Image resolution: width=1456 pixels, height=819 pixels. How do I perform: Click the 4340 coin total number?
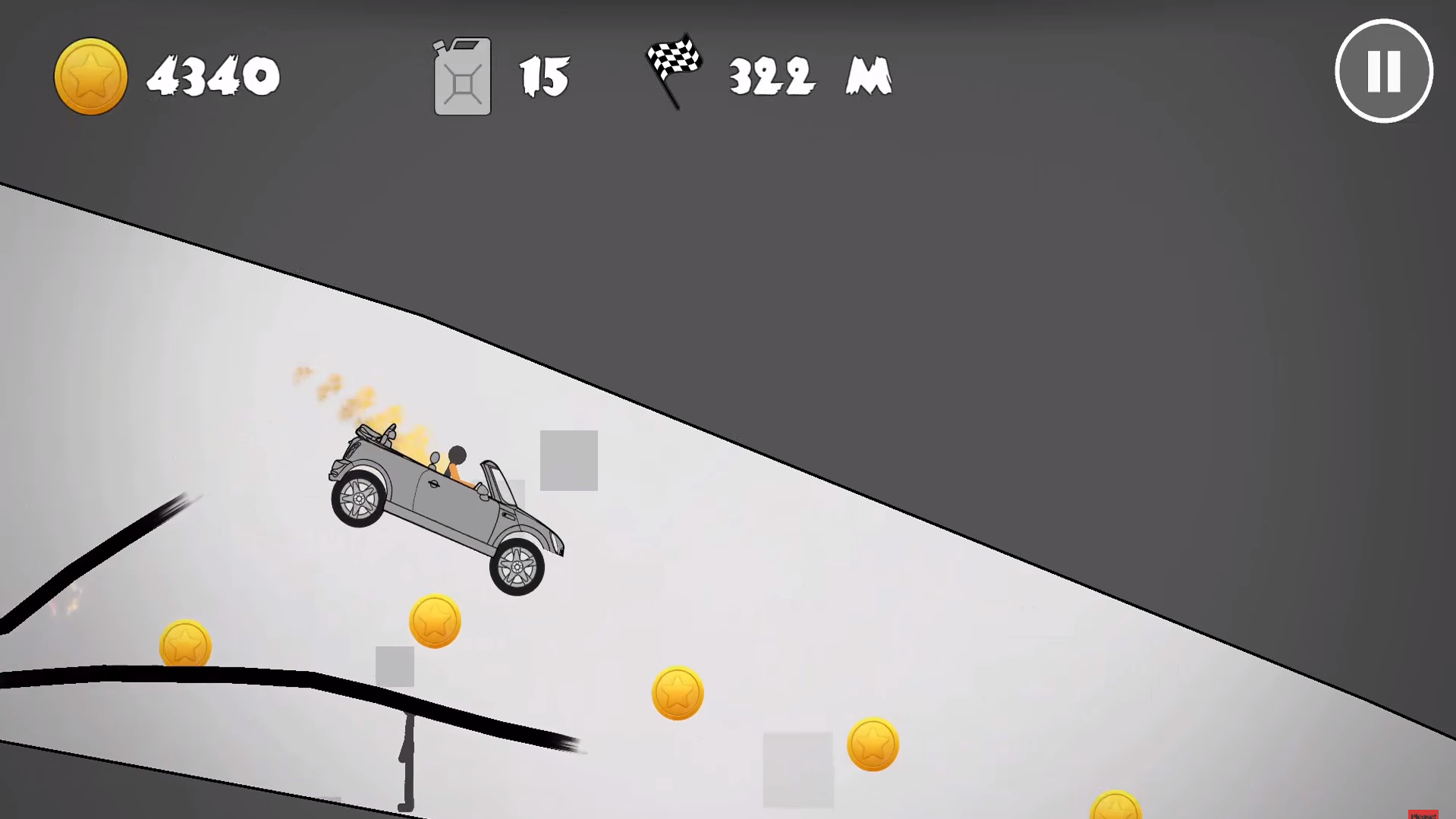(x=215, y=75)
